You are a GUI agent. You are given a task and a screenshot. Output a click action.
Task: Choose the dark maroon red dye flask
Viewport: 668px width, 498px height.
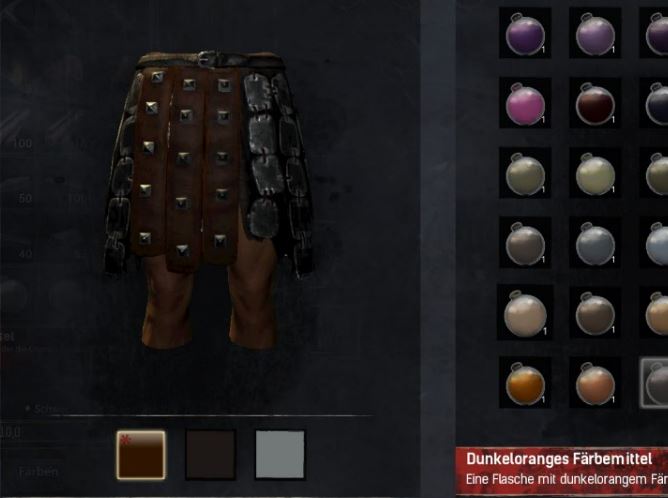pos(595,103)
